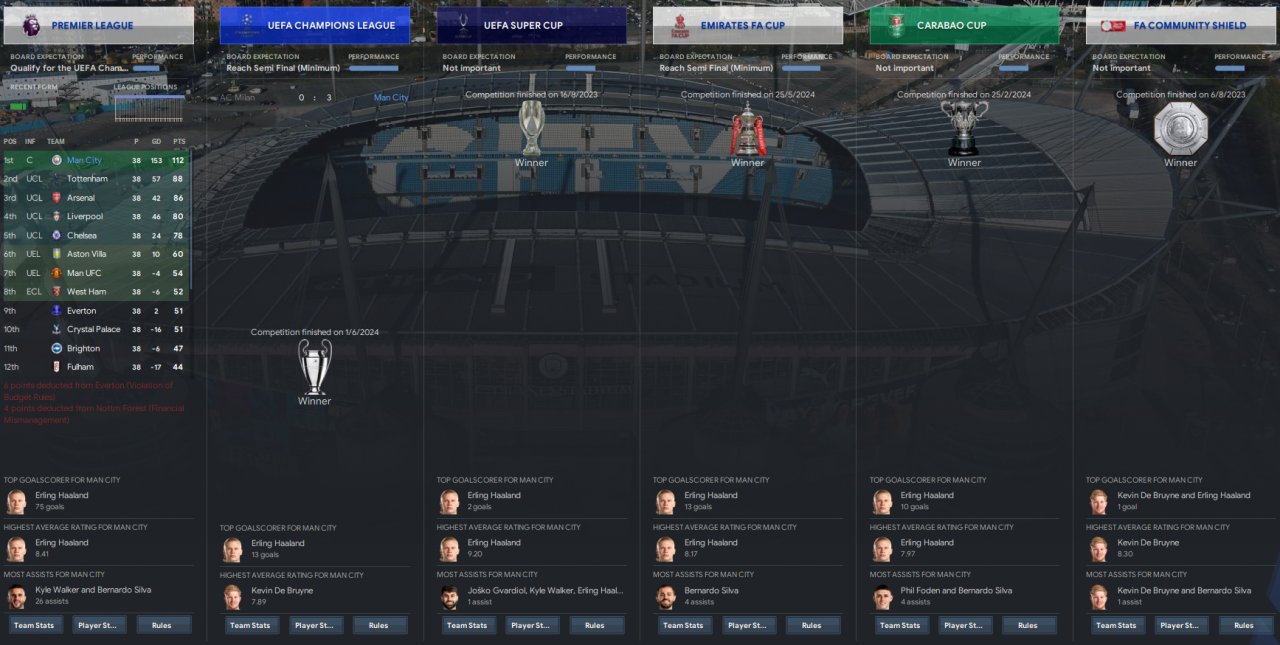
Task: Open Rules for the UEFA Champions League
Action: [x=378, y=625]
